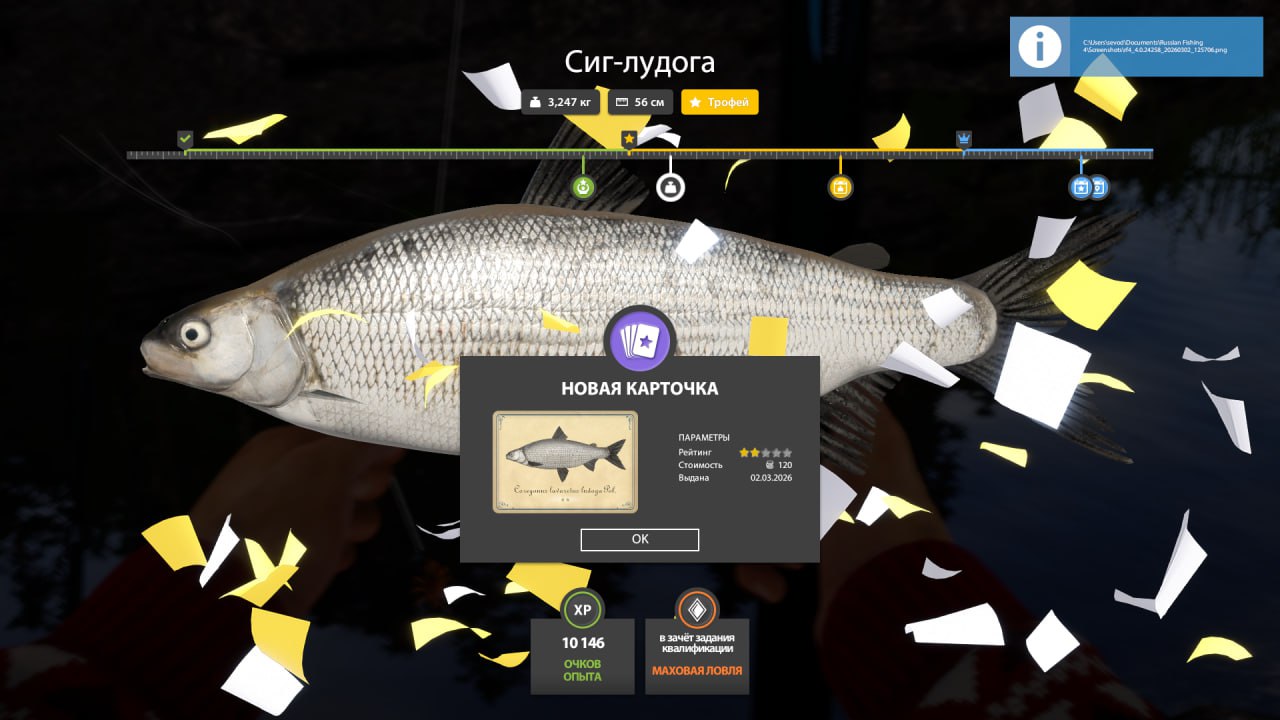Click the purple card deck icon

coord(640,342)
